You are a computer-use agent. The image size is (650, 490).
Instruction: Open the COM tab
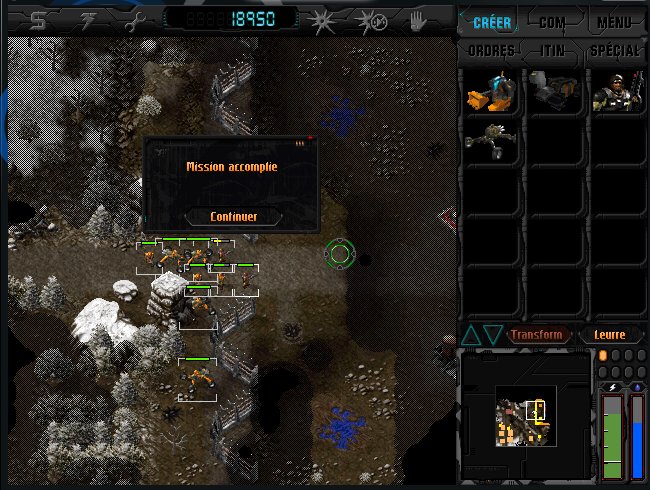click(552, 22)
